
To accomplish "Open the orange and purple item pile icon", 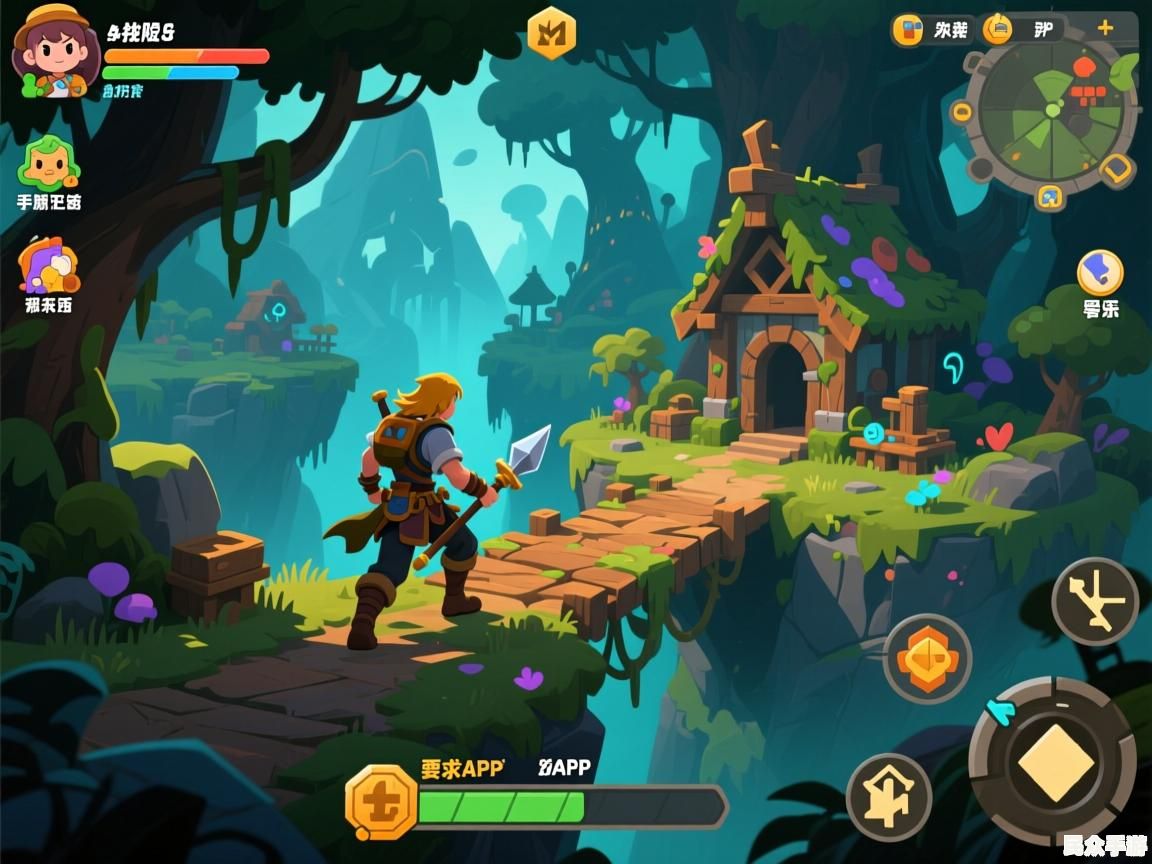I will tap(48, 265).
